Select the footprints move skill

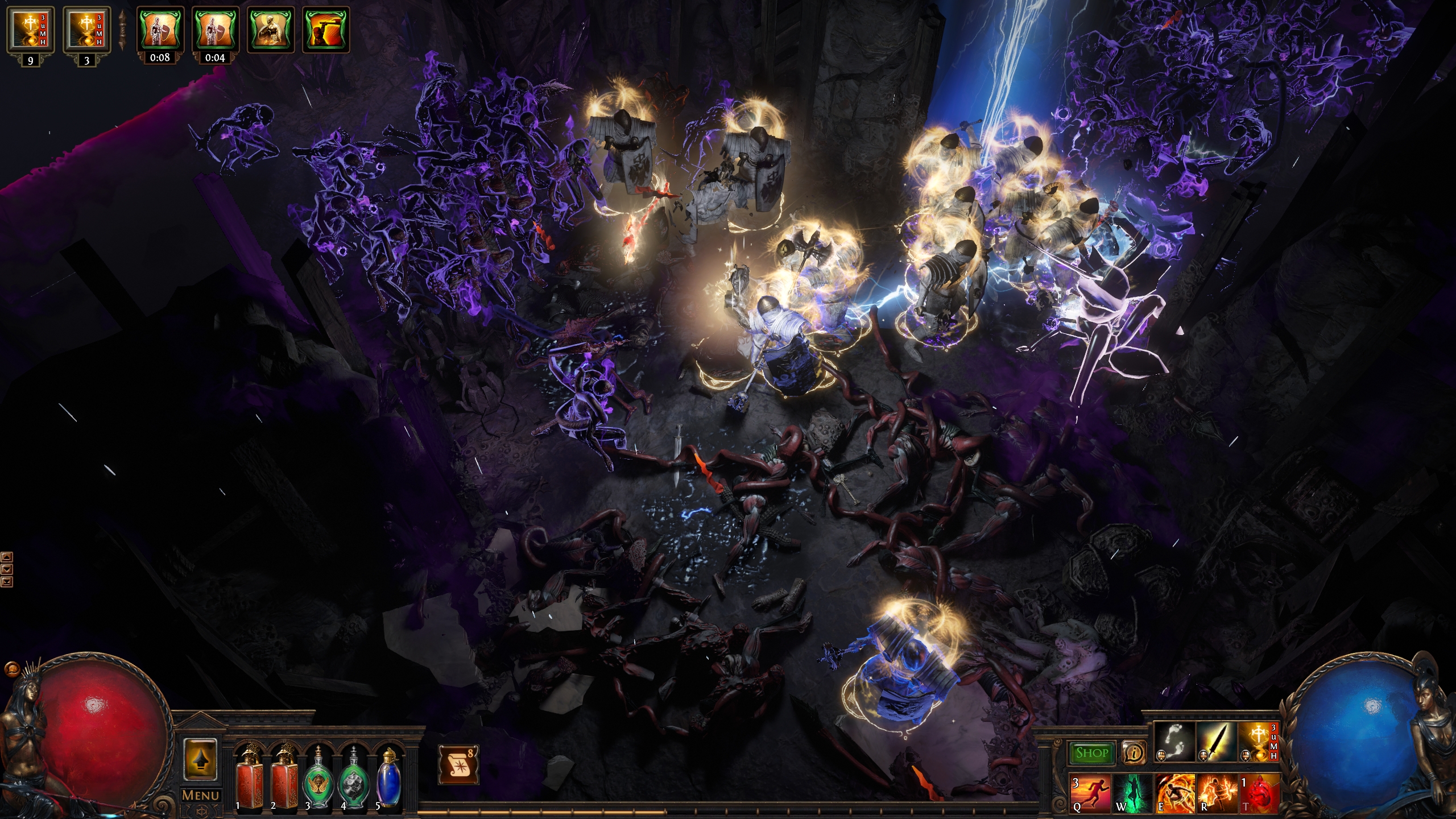(1174, 742)
